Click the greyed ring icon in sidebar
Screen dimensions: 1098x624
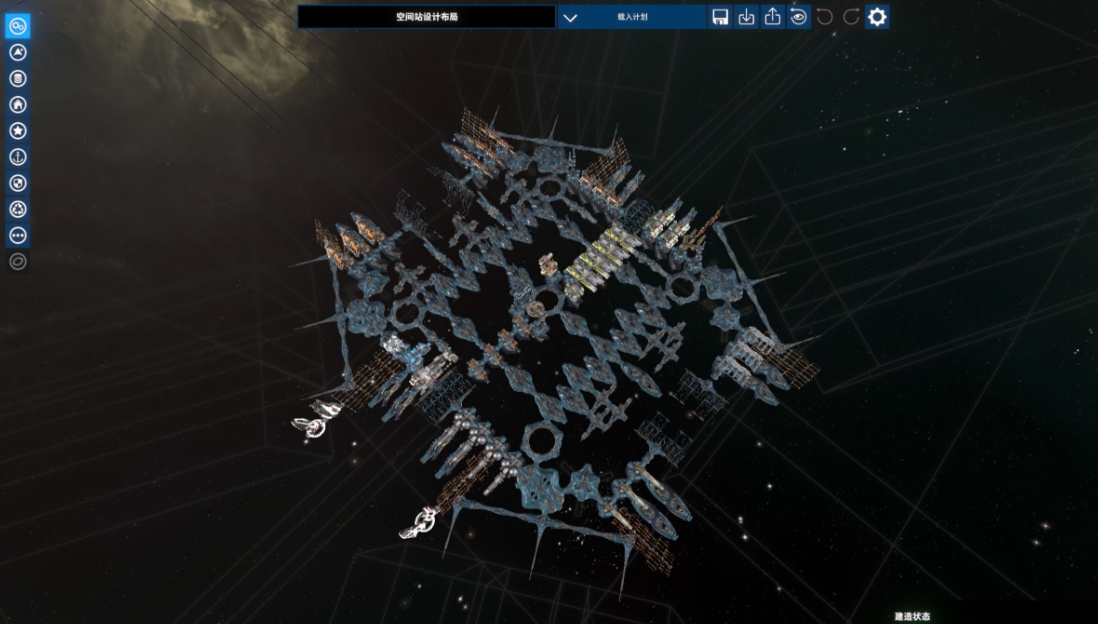(x=17, y=262)
